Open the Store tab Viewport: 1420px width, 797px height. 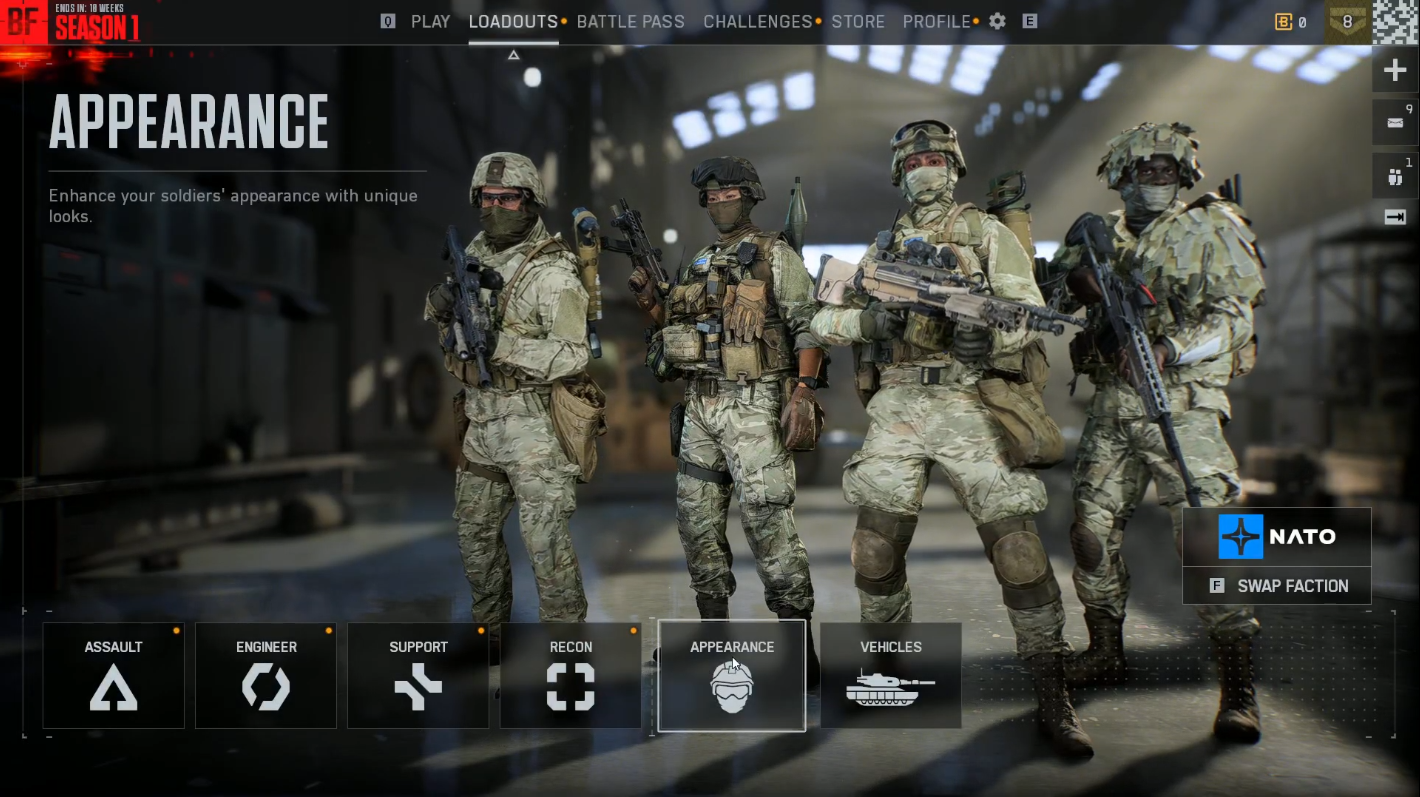click(x=858, y=21)
